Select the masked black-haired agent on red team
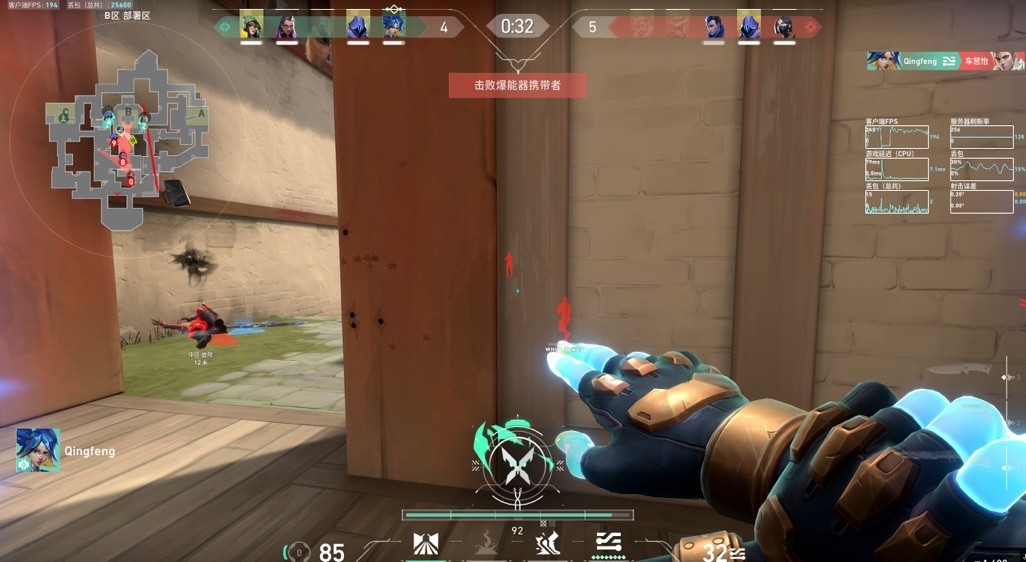The width and height of the screenshot is (1026, 562). tap(784, 27)
